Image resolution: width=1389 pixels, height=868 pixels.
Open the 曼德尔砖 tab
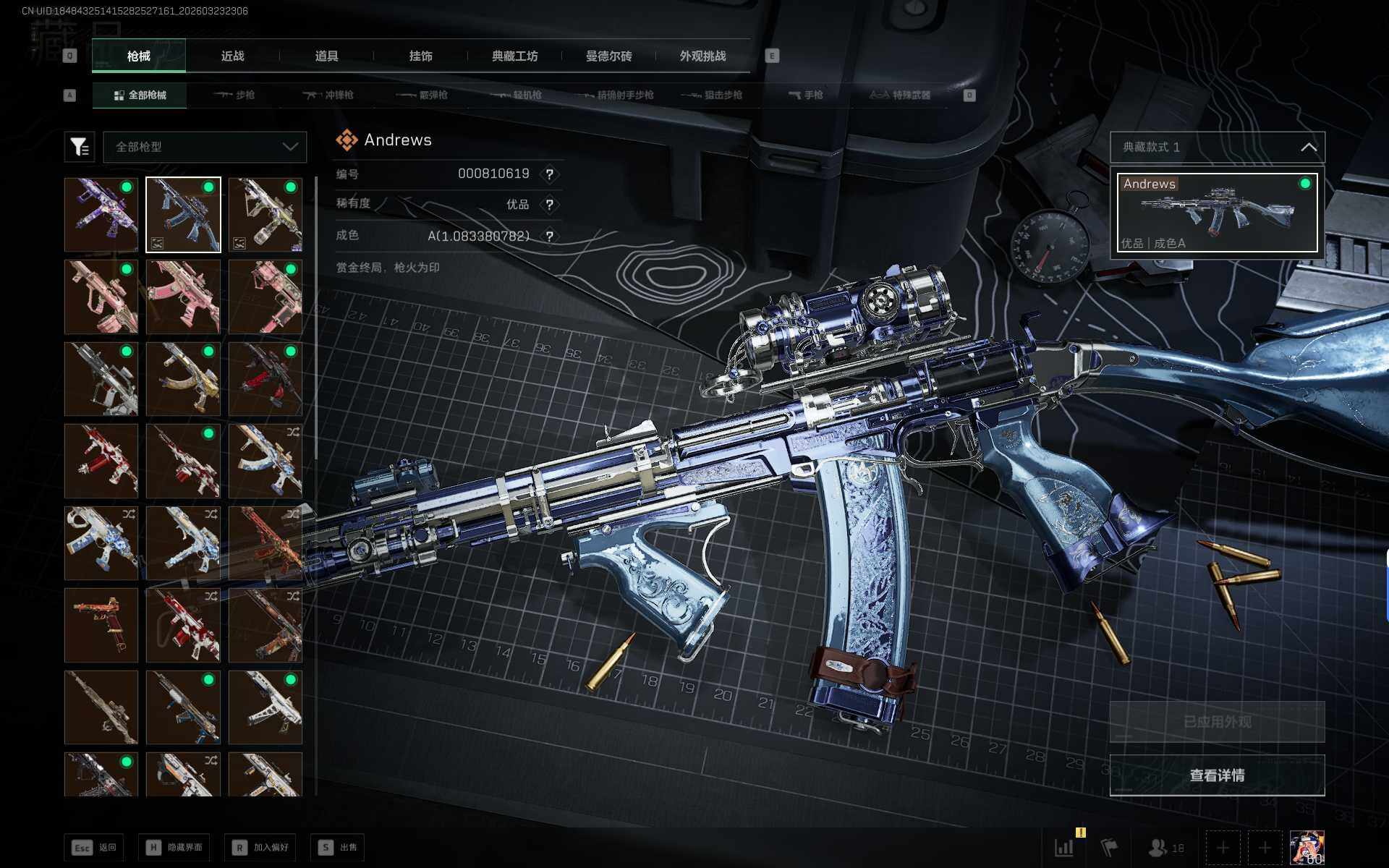[x=608, y=56]
